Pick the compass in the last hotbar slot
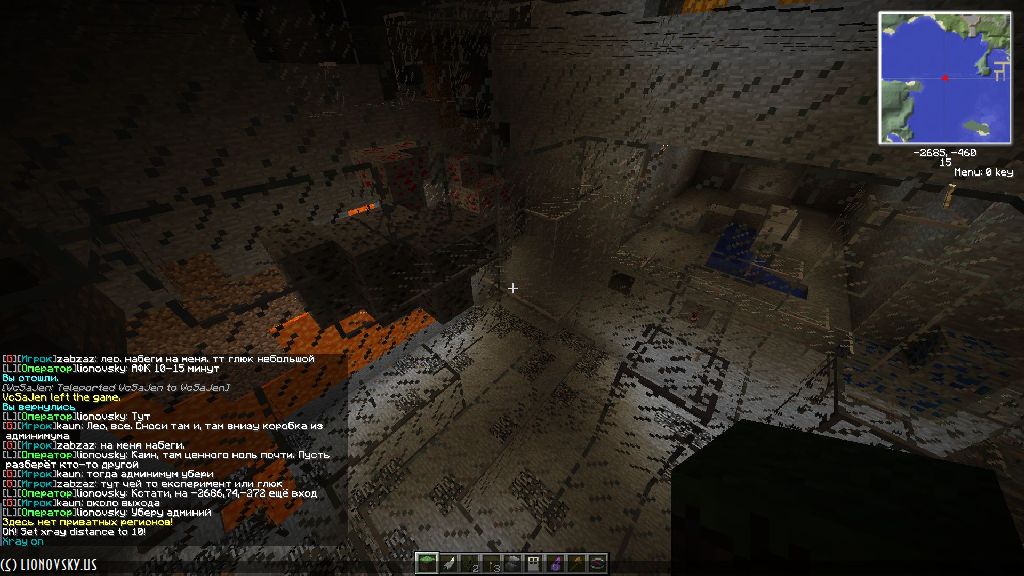 tap(598, 564)
